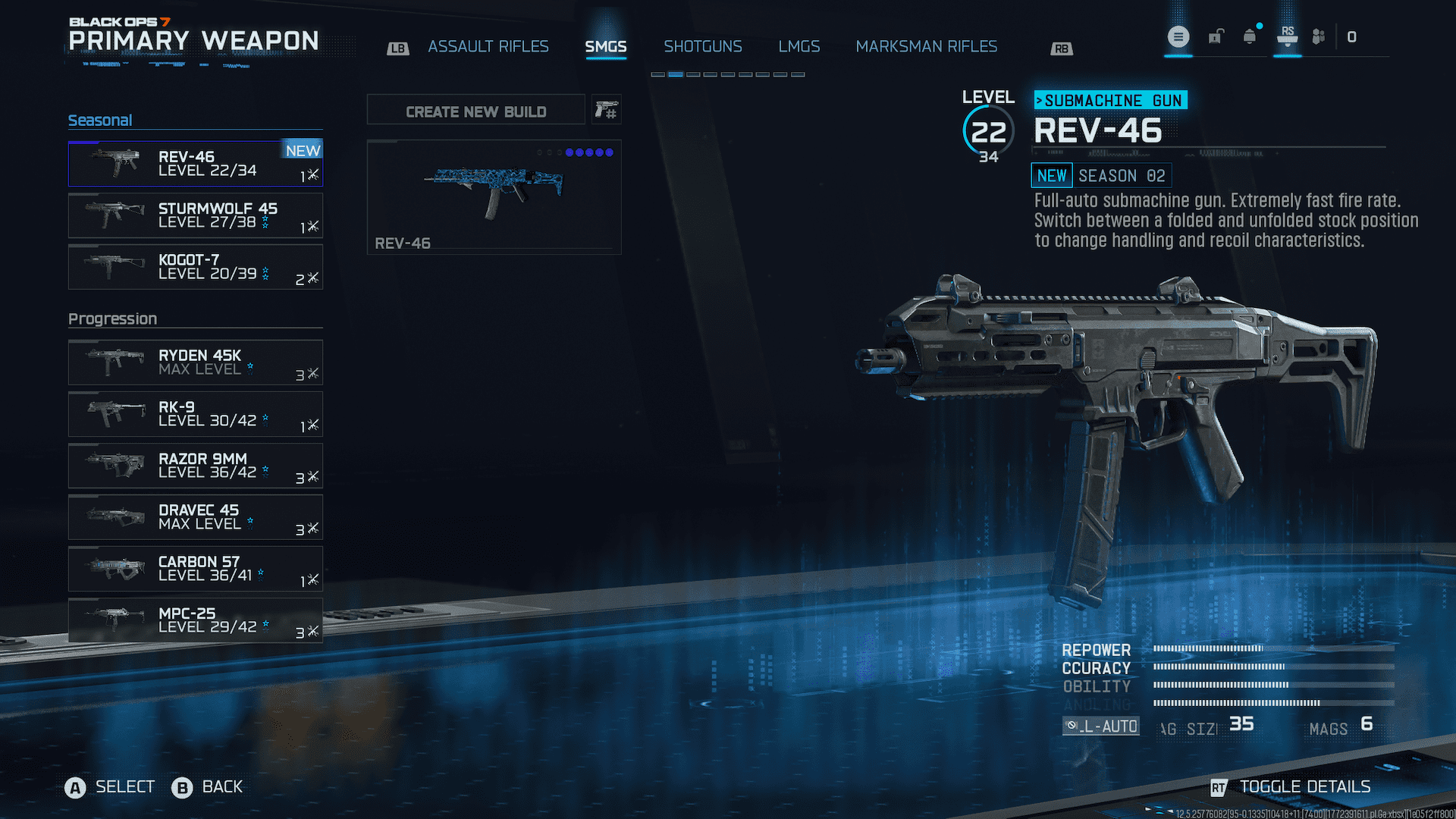Pick the Kogot-7 from the list

[x=195, y=267]
